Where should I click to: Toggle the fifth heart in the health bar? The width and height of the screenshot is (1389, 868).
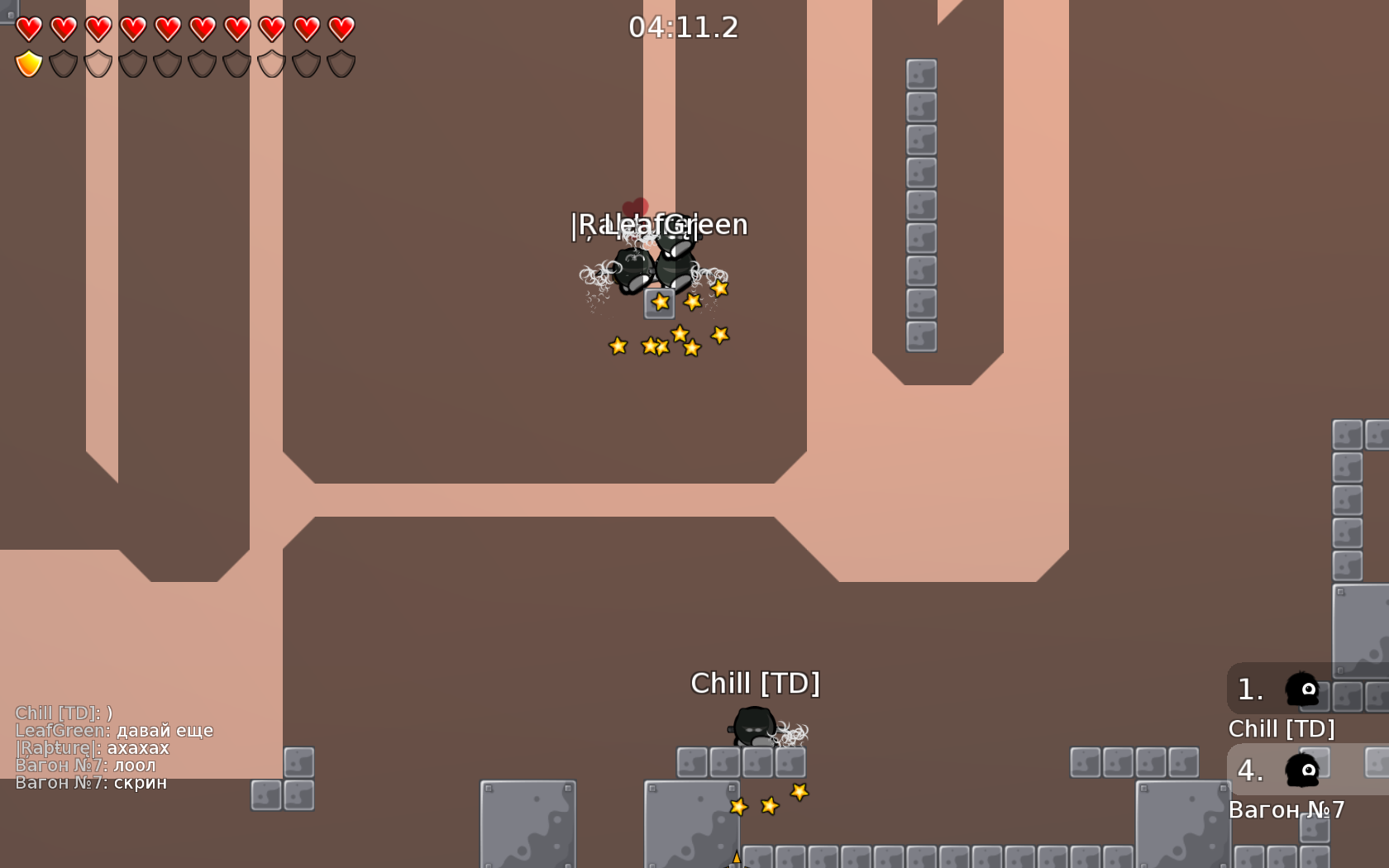pyautogui.click(x=168, y=27)
